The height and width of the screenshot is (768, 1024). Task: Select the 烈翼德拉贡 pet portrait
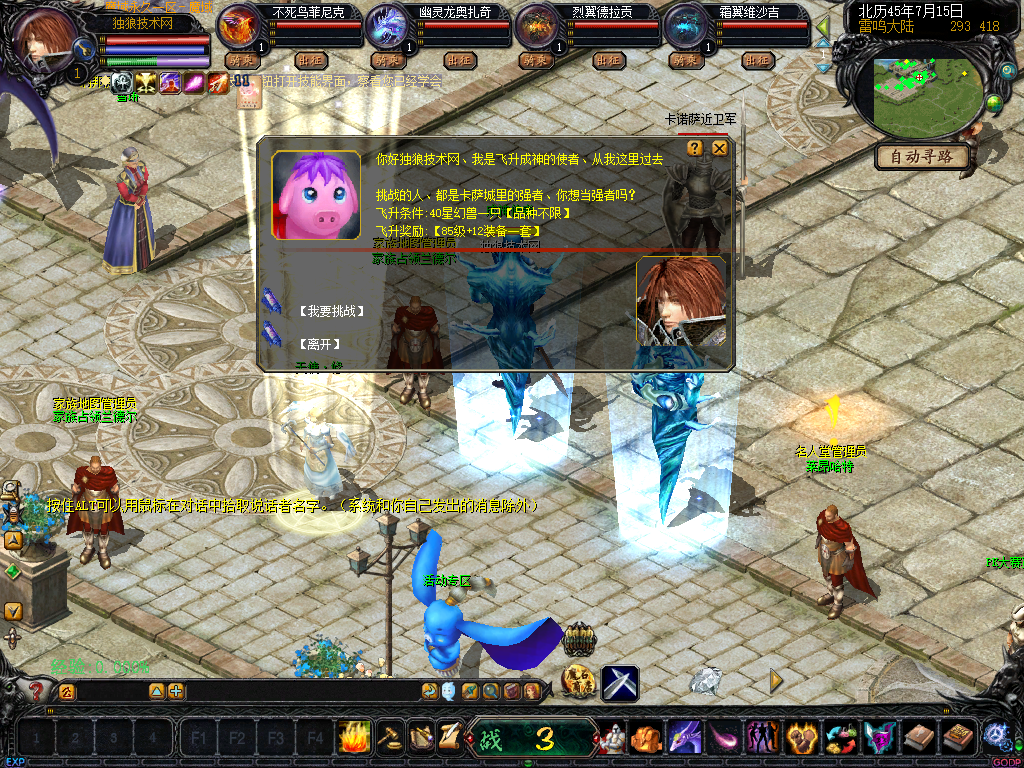(x=537, y=27)
